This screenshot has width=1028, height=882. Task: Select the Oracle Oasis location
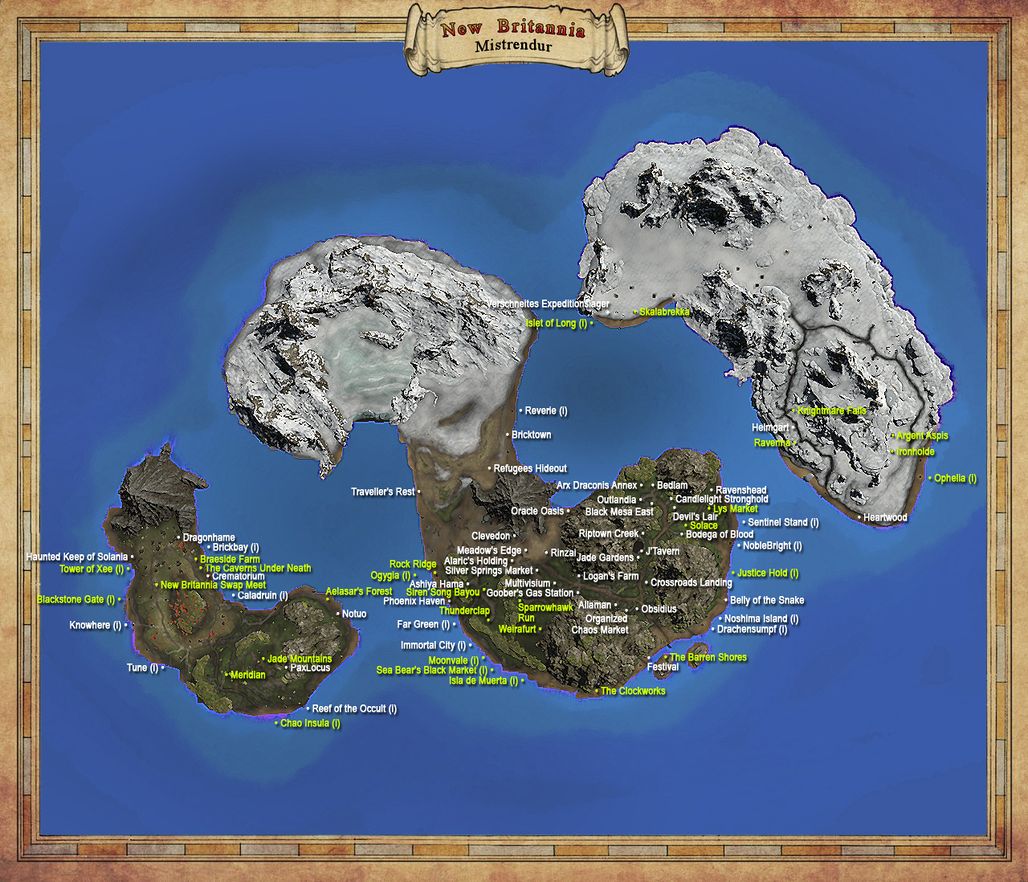[538, 511]
